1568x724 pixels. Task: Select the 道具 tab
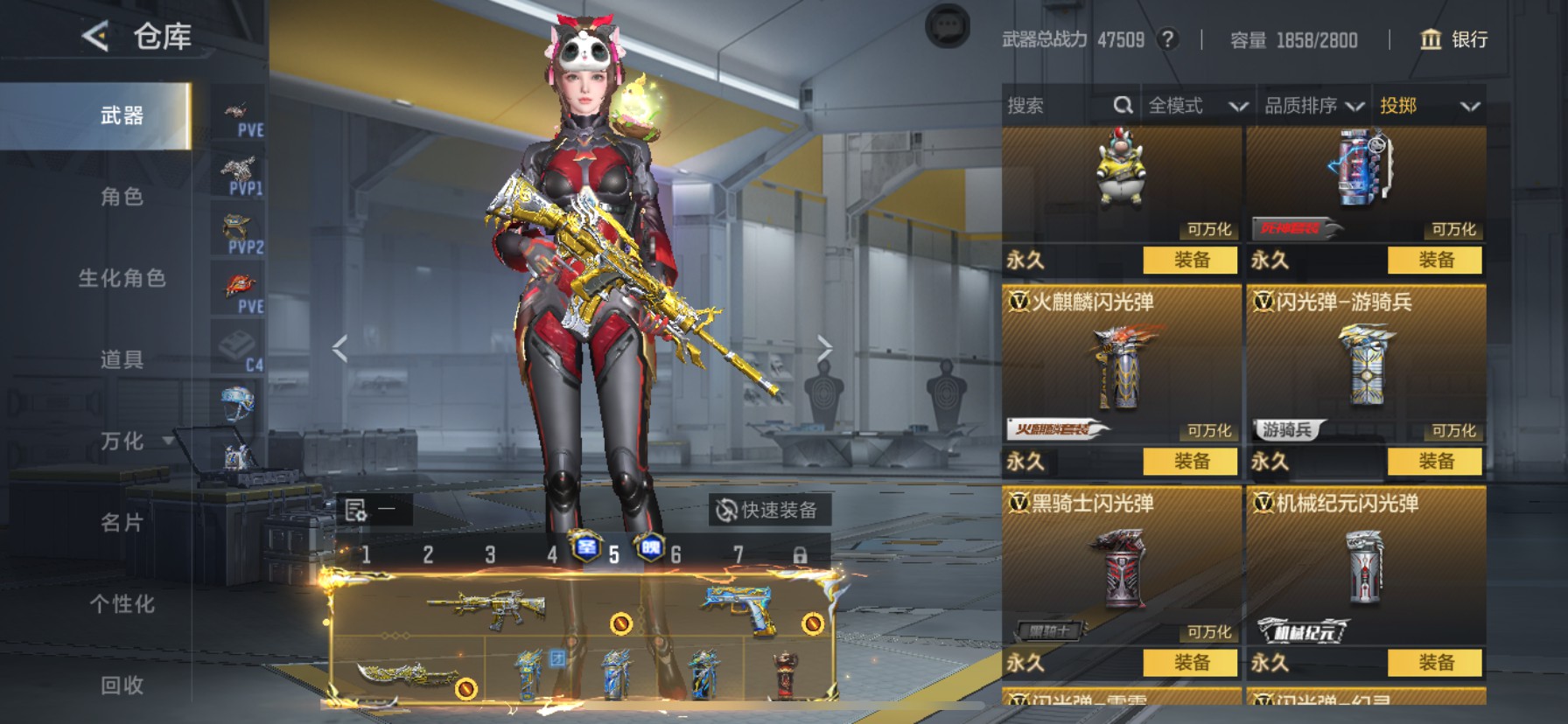(x=122, y=359)
